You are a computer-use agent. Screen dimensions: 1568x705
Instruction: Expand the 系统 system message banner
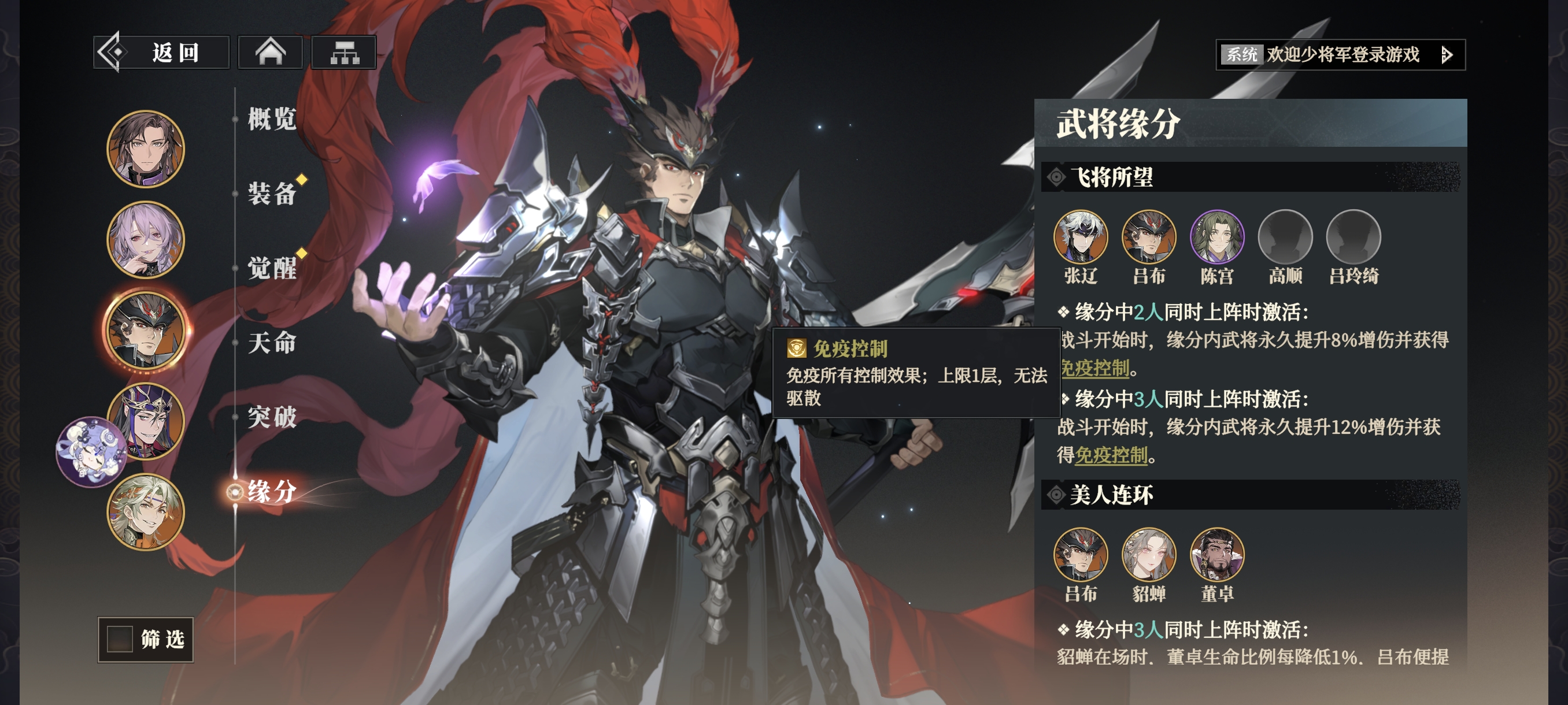pyautogui.click(x=1447, y=55)
